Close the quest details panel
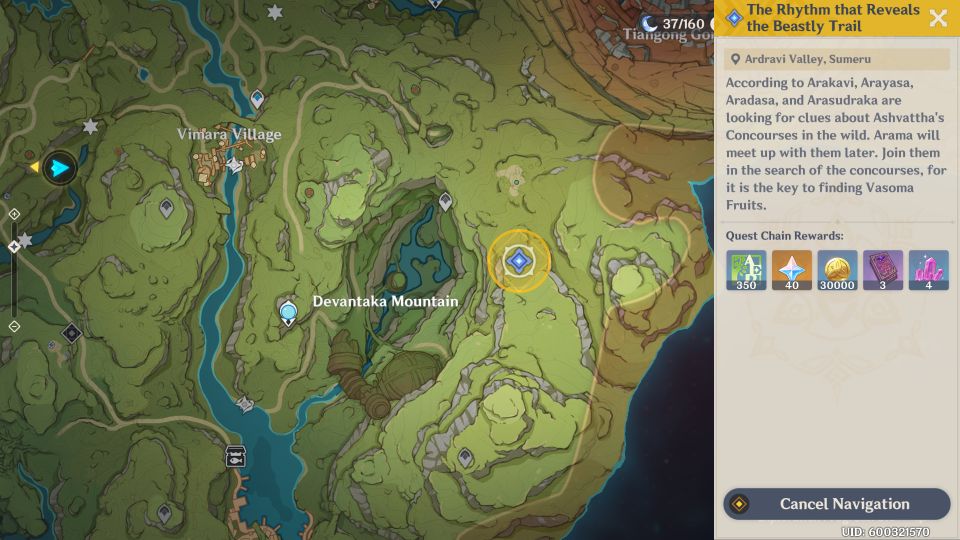960x540 pixels. [x=938, y=18]
